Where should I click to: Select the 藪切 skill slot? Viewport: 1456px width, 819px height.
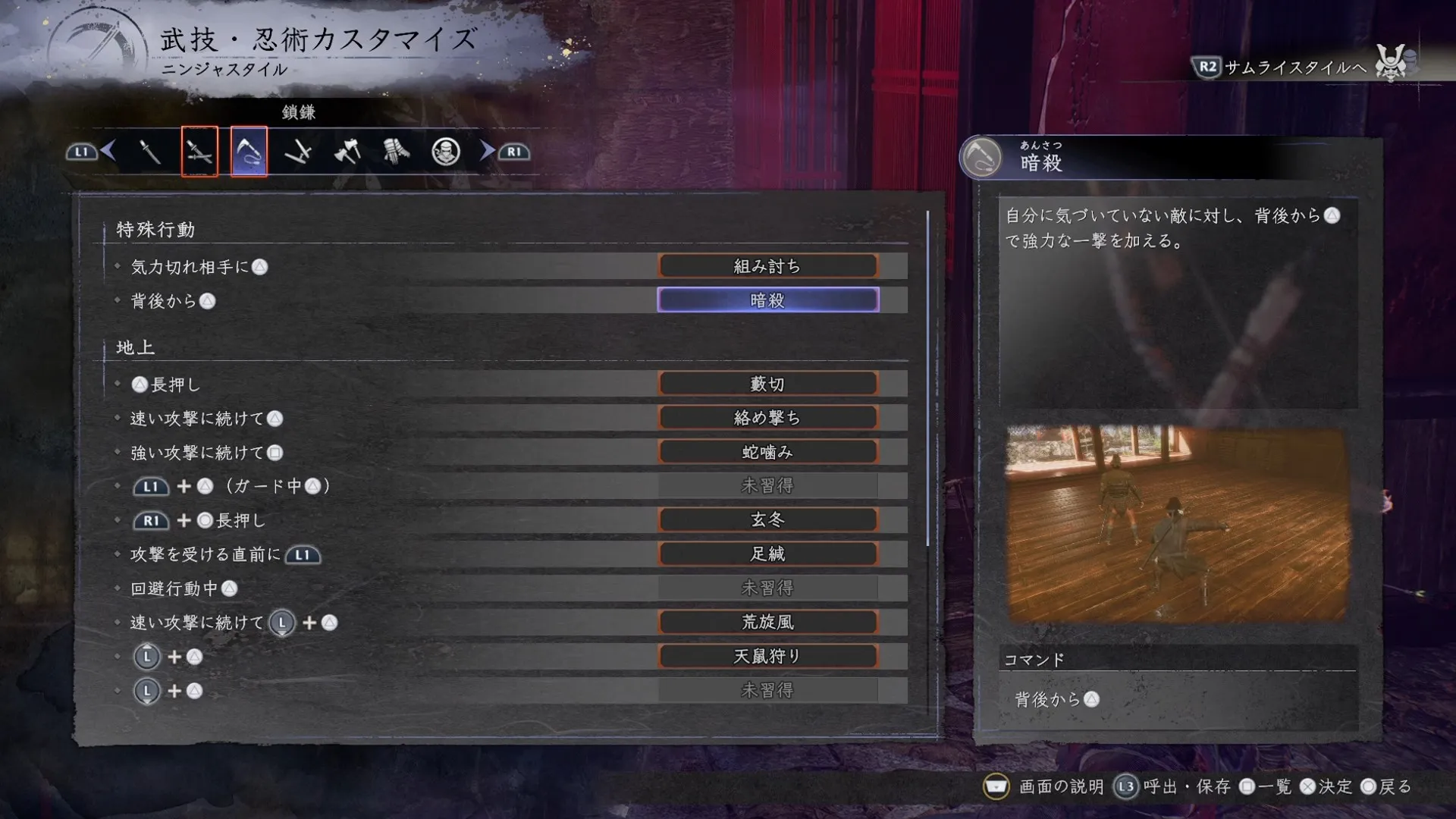767,384
